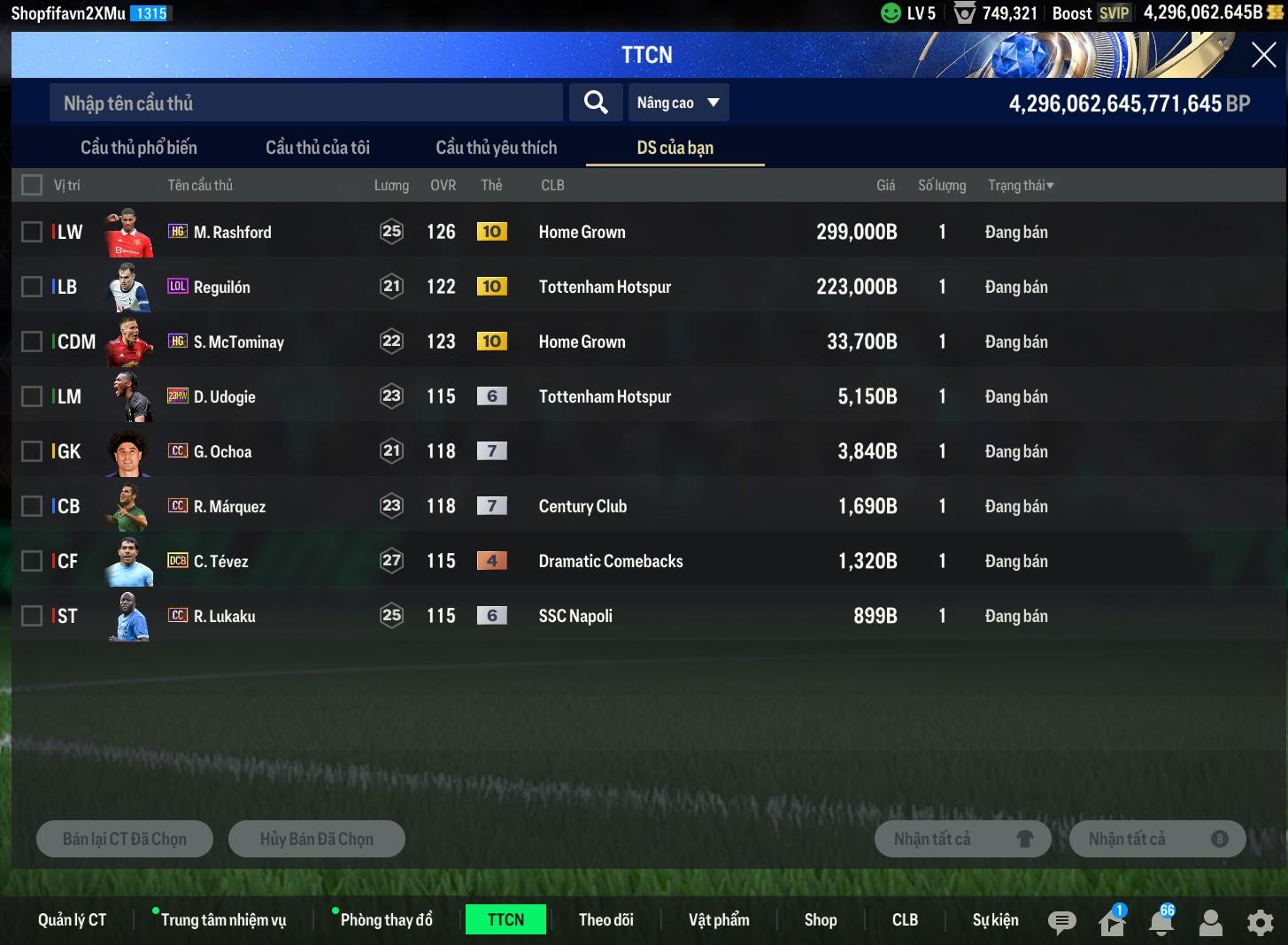The width and height of the screenshot is (1288, 945).
Task: Open Quản lý CT menu
Action: click(72, 920)
